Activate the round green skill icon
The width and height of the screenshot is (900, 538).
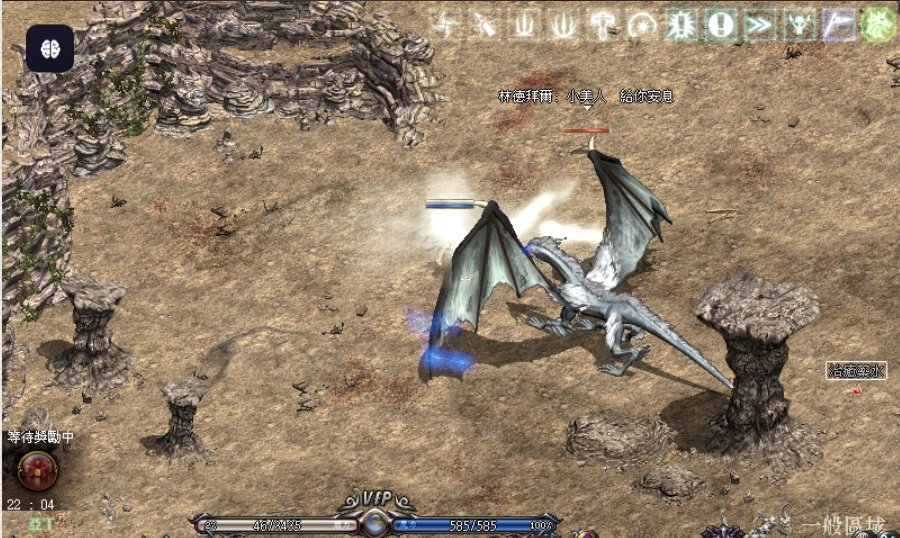(x=878, y=25)
